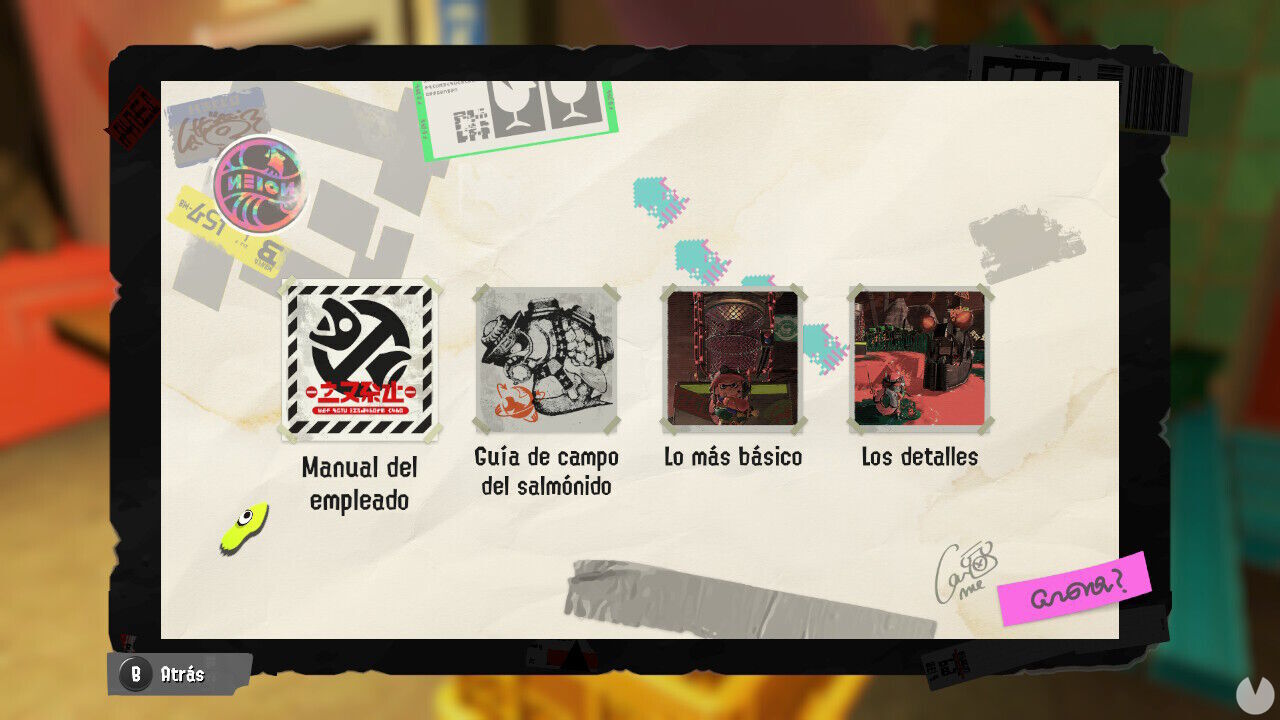The width and height of the screenshot is (1280, 720).
Task: Select the Guía de campo del salmónido sketch icon
Action: click(548, 358)
